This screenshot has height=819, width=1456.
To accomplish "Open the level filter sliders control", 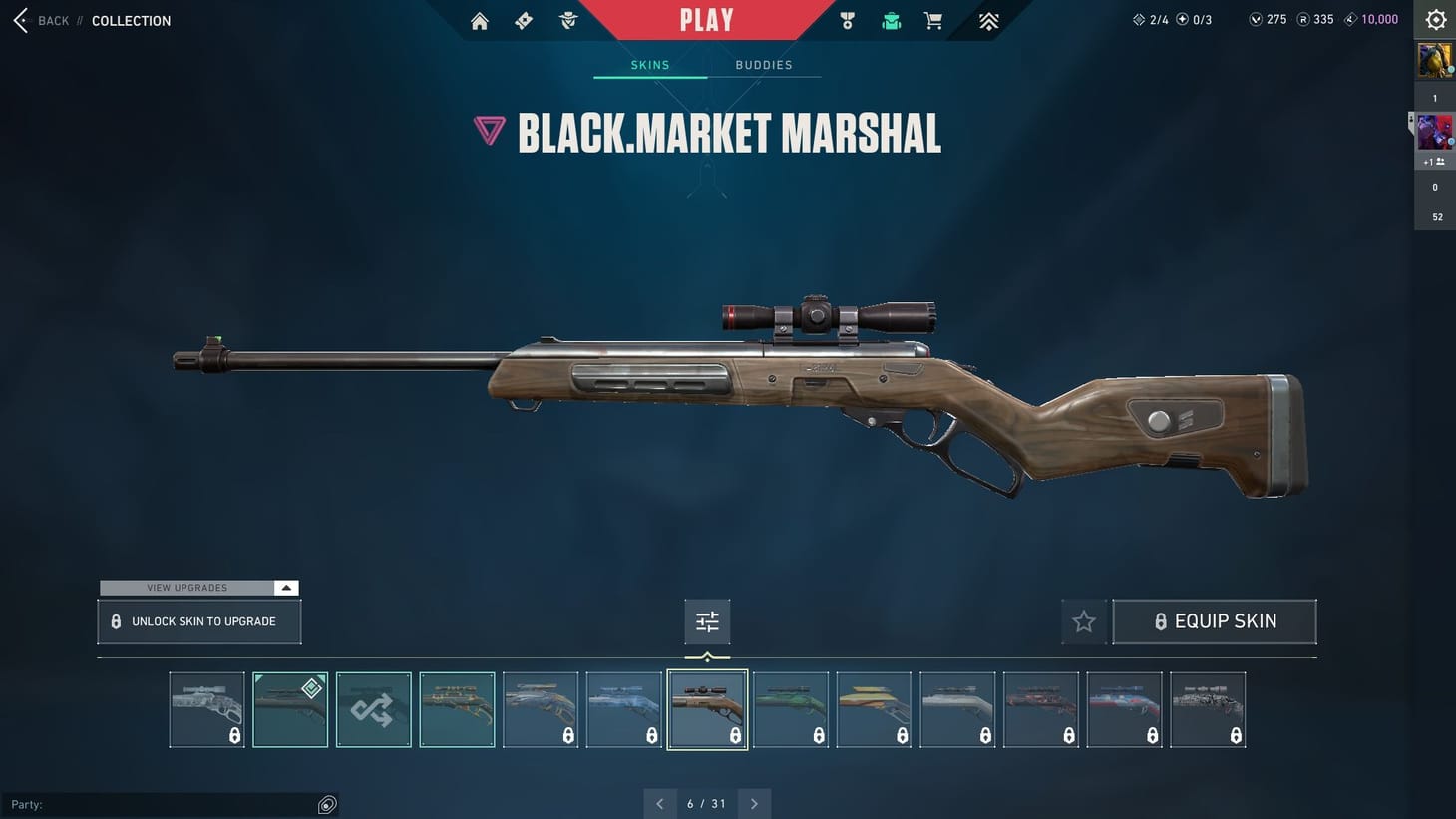I will pyautogui.click(x=707, y=620).
